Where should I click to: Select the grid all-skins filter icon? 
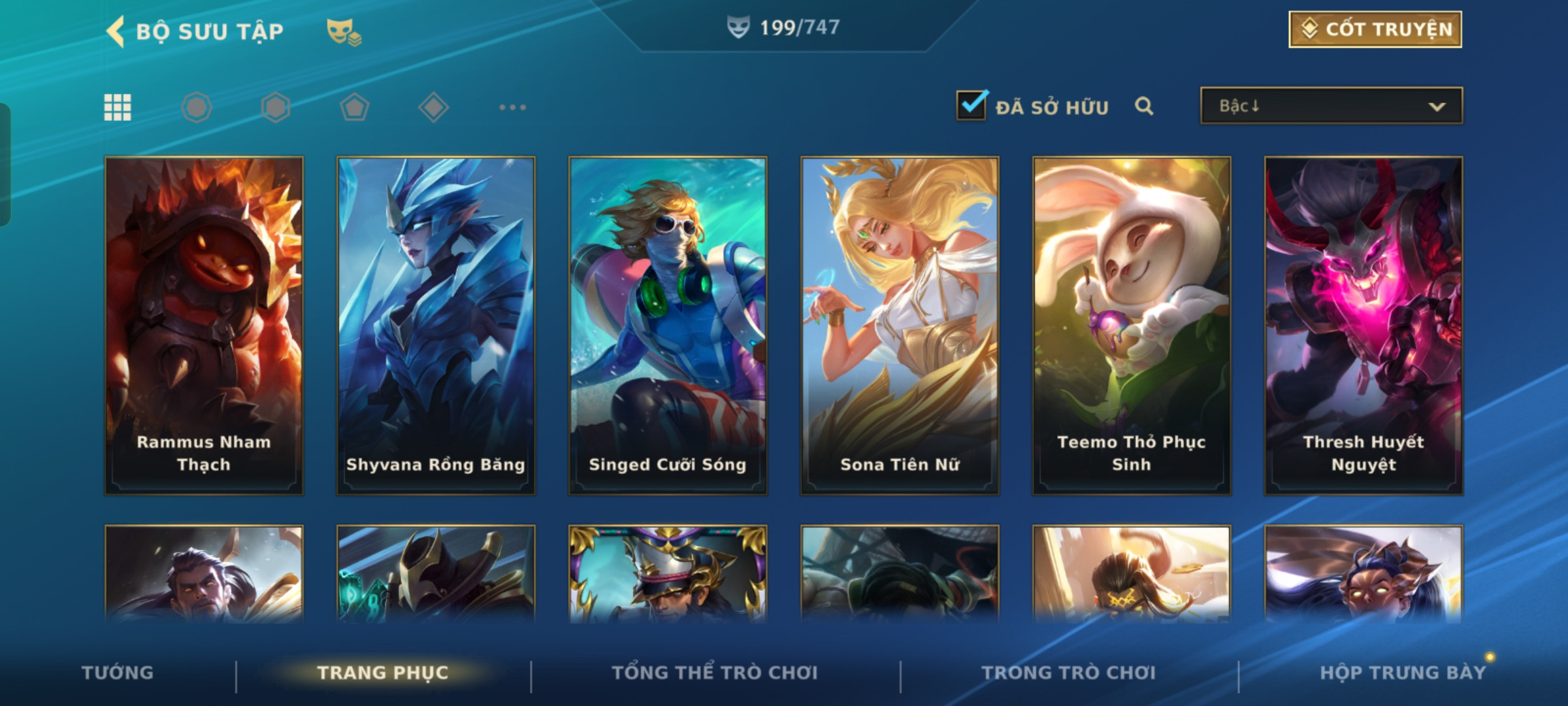[118, 107]
